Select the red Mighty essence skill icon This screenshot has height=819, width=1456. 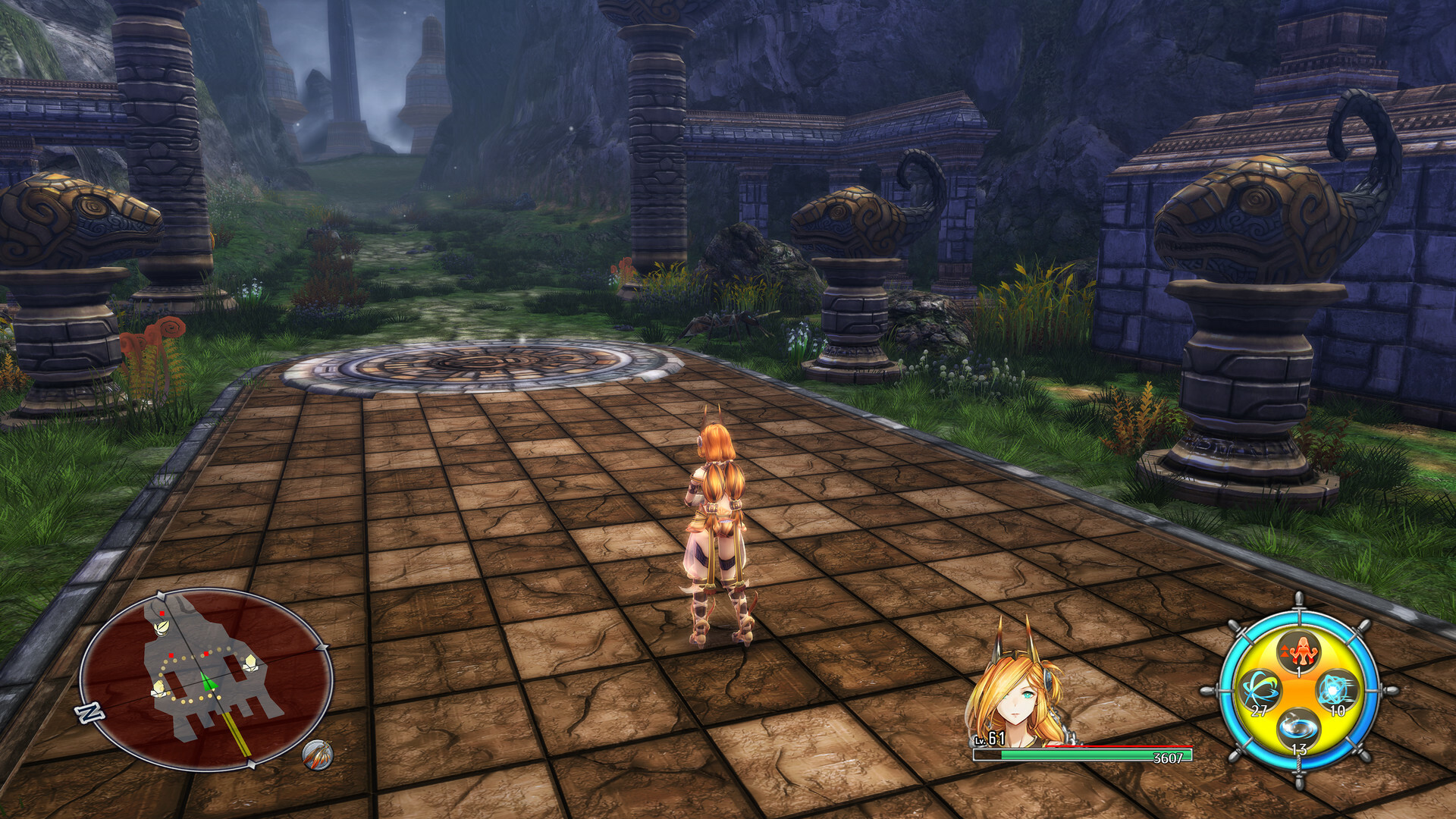(1301, 651)
